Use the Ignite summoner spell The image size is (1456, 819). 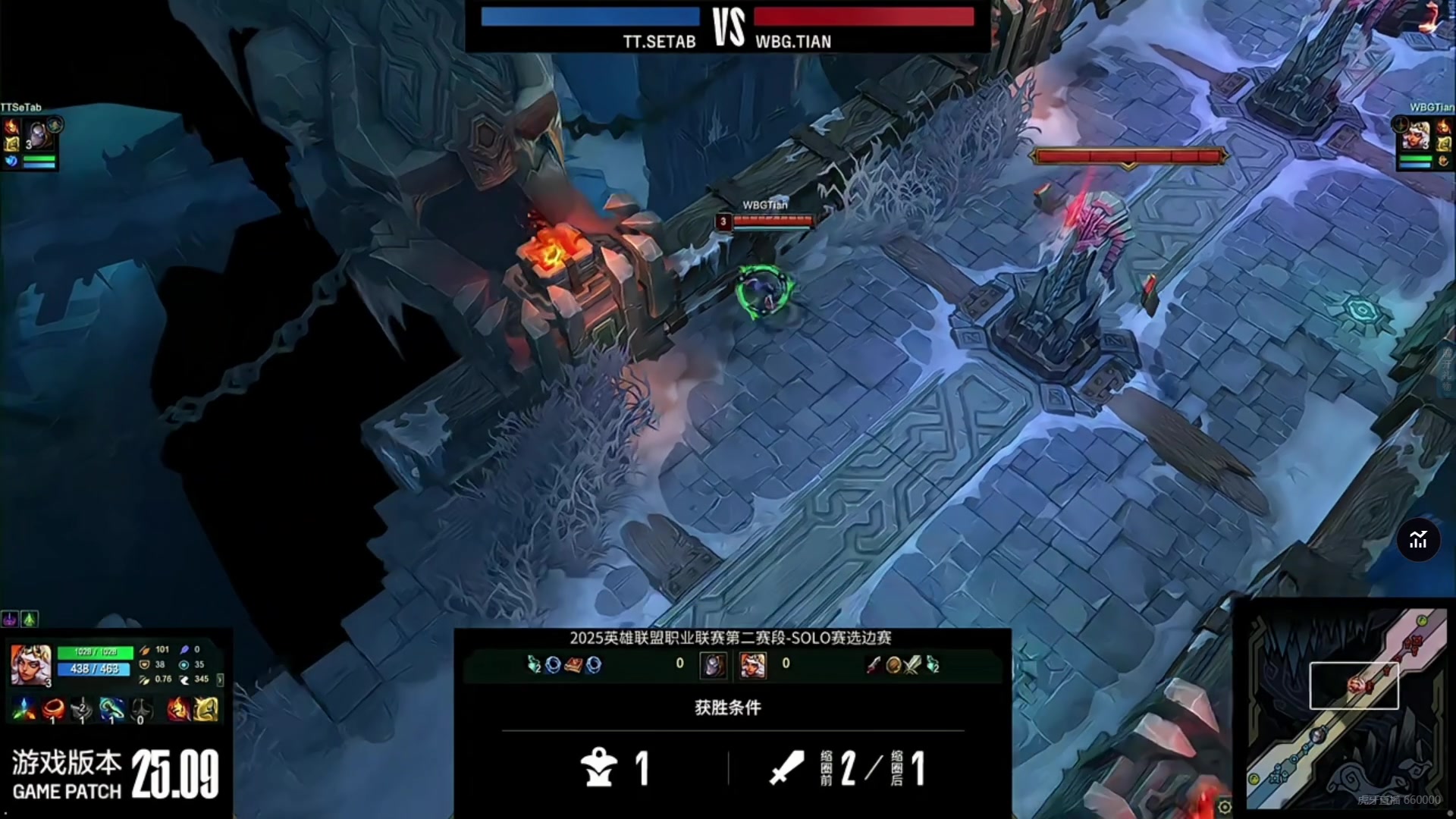(x=177, y=710)
